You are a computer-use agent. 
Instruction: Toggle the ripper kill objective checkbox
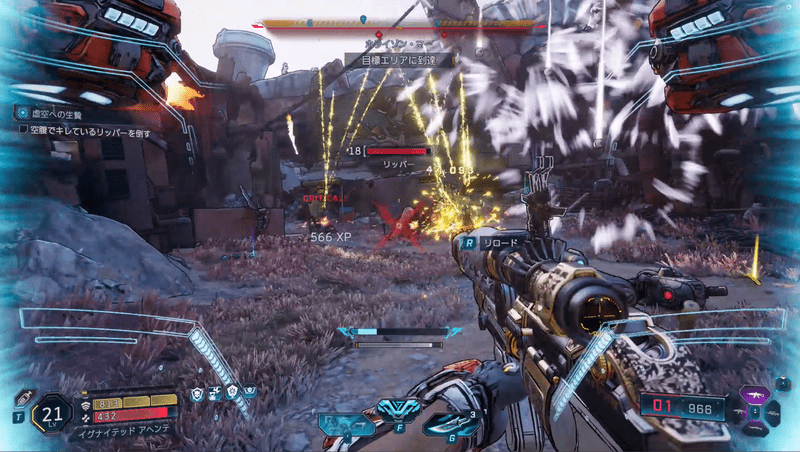pyautogui.click(x=22, y=129)
